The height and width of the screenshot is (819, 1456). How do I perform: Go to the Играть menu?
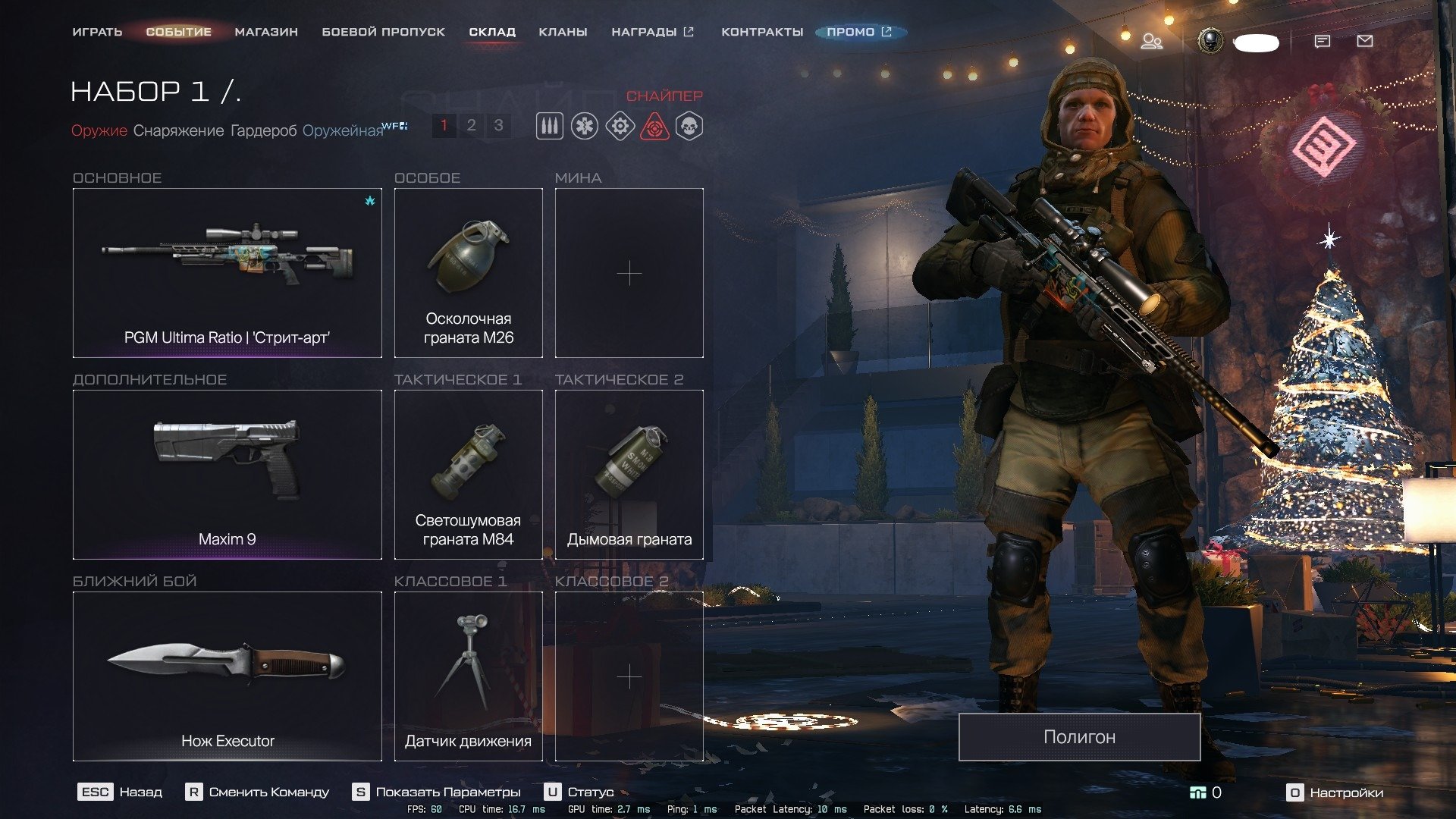coord(97,32)
